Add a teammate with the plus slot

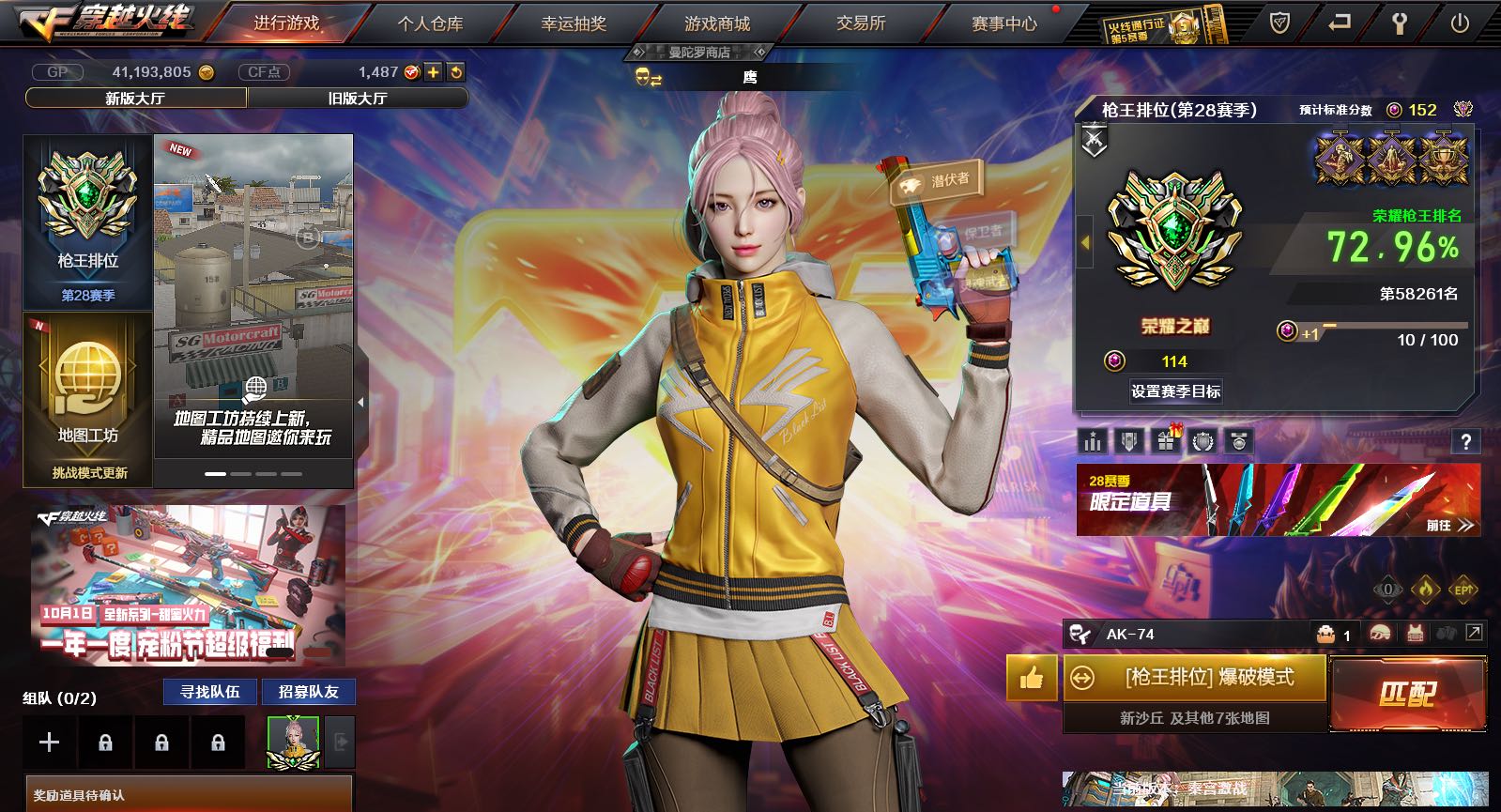point(49,743)
